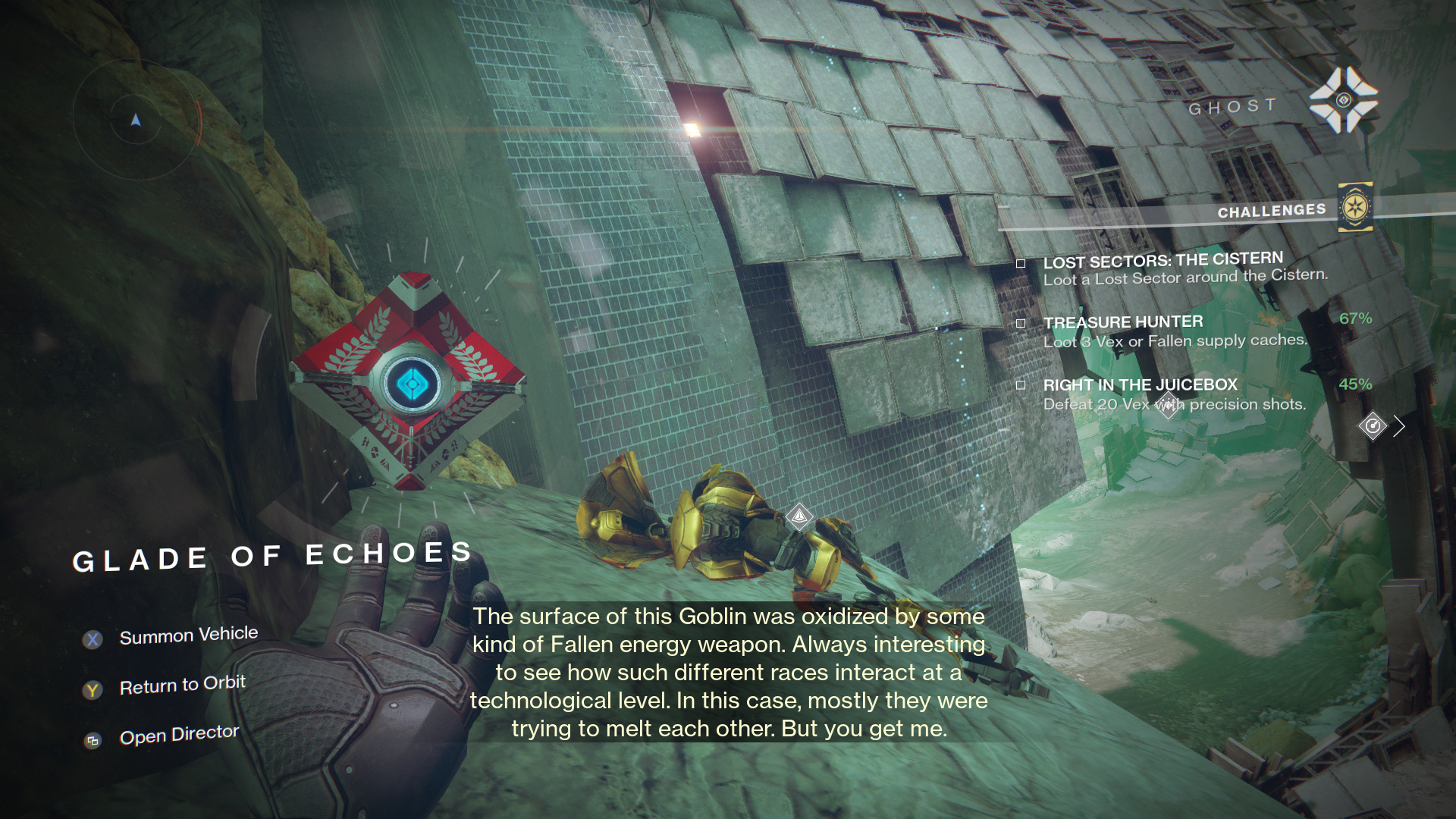
Task: Choose Return to Orbit
Action: pyautogui.click(x=182, y=686)
